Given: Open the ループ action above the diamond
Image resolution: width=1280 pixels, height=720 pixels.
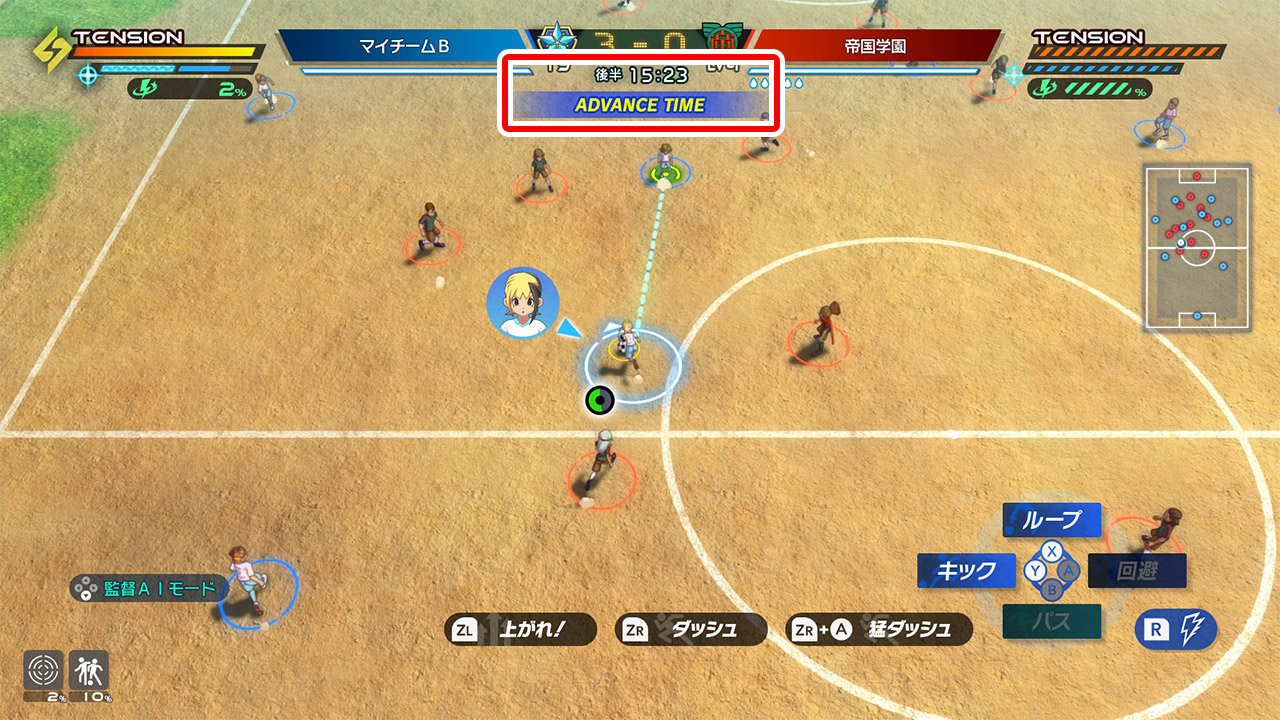Looking at the screenshot, I should (1051, 520).
